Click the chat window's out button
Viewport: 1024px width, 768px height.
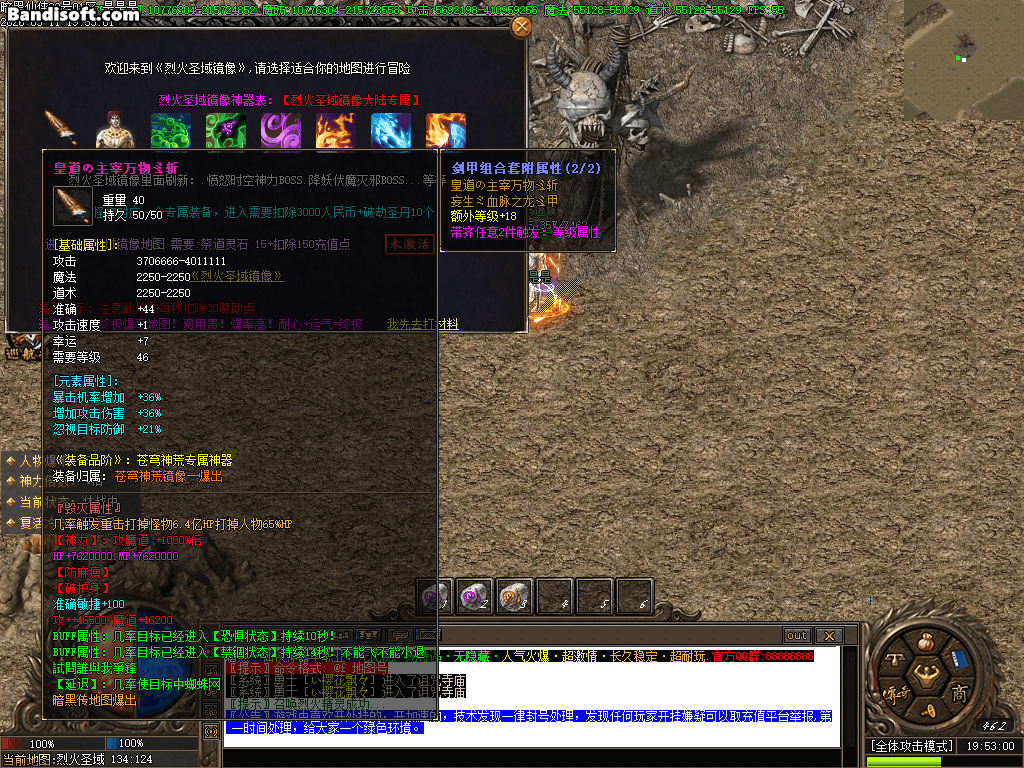coord(797,635)
